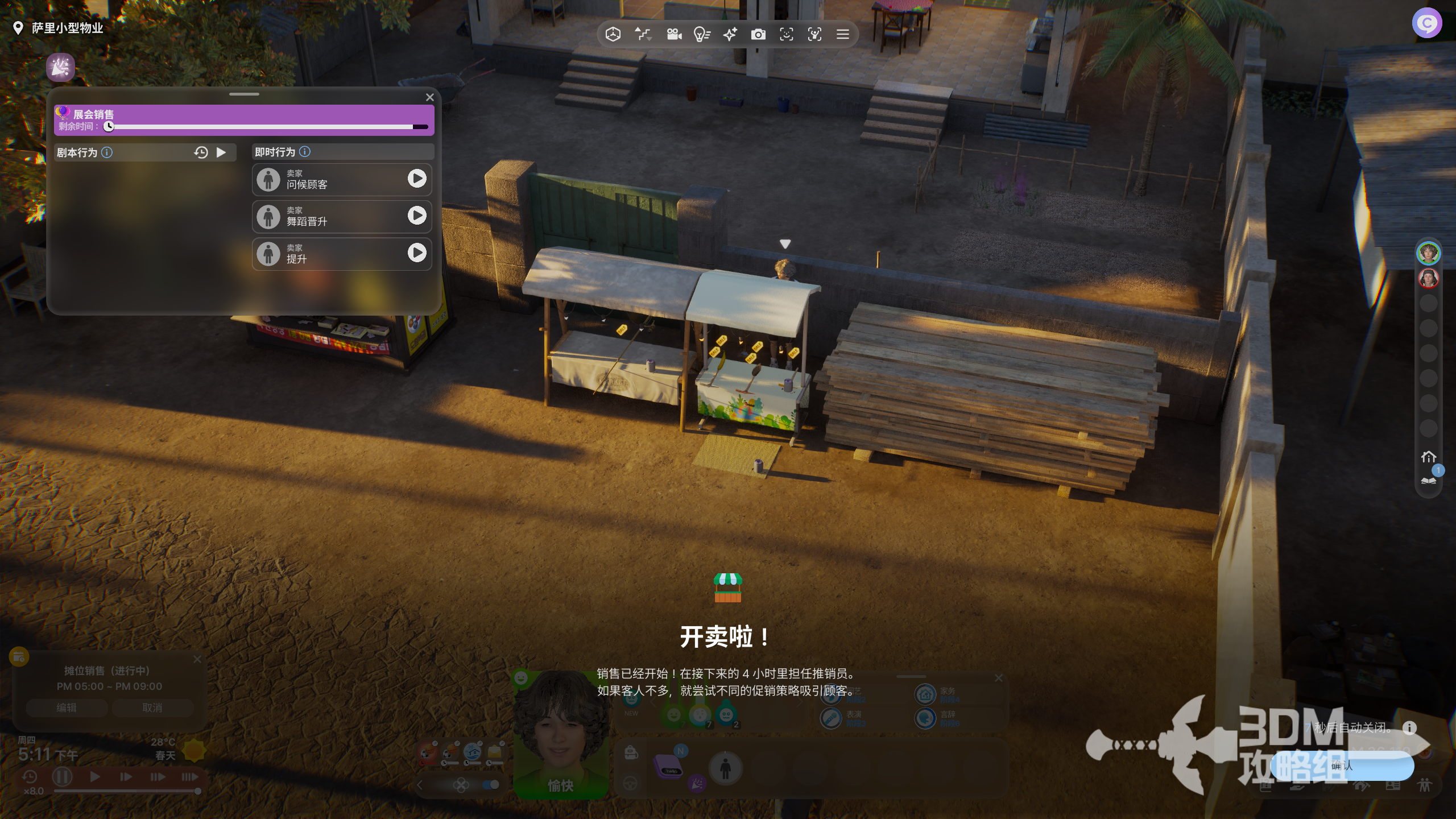Open the lightbulb lighting tool
The image size is (1456, 819).
click(702, 35)
